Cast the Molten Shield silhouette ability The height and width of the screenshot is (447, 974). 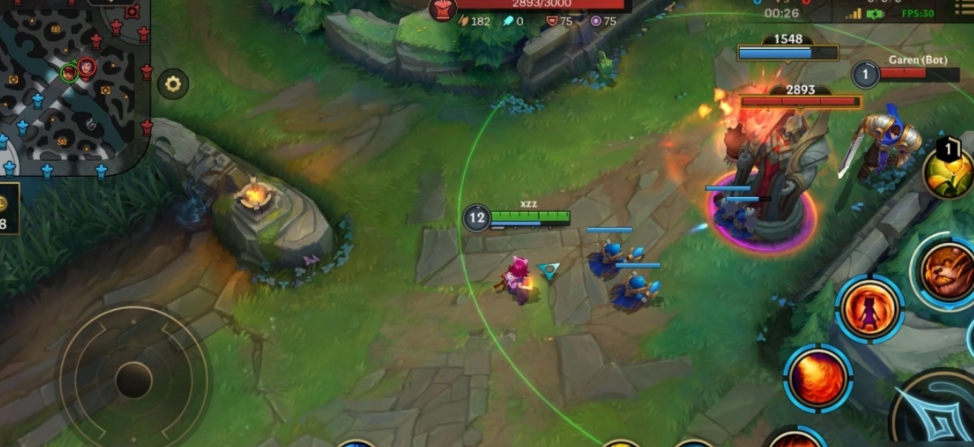[x=869, y=308]
